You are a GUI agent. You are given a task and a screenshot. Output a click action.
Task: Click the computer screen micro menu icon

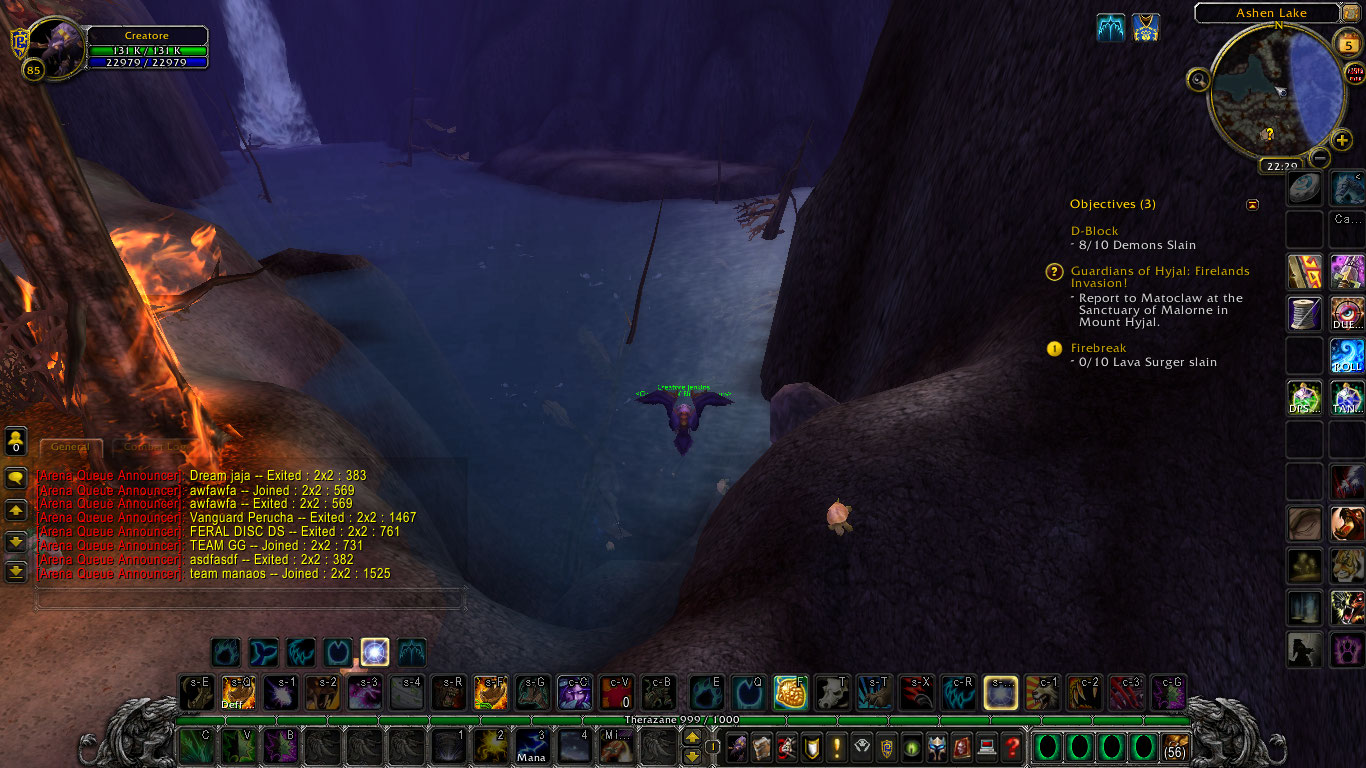click(x=987, y=746)
